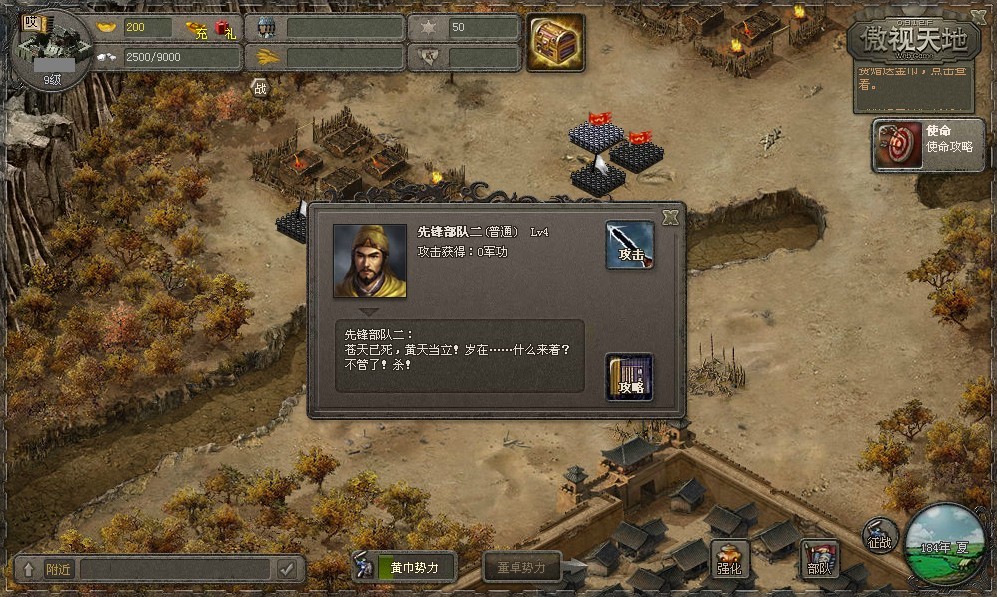Screen dimensions: 997x597
Task: Open the 攻略 strategy guide button
Action: pos(629,377)
